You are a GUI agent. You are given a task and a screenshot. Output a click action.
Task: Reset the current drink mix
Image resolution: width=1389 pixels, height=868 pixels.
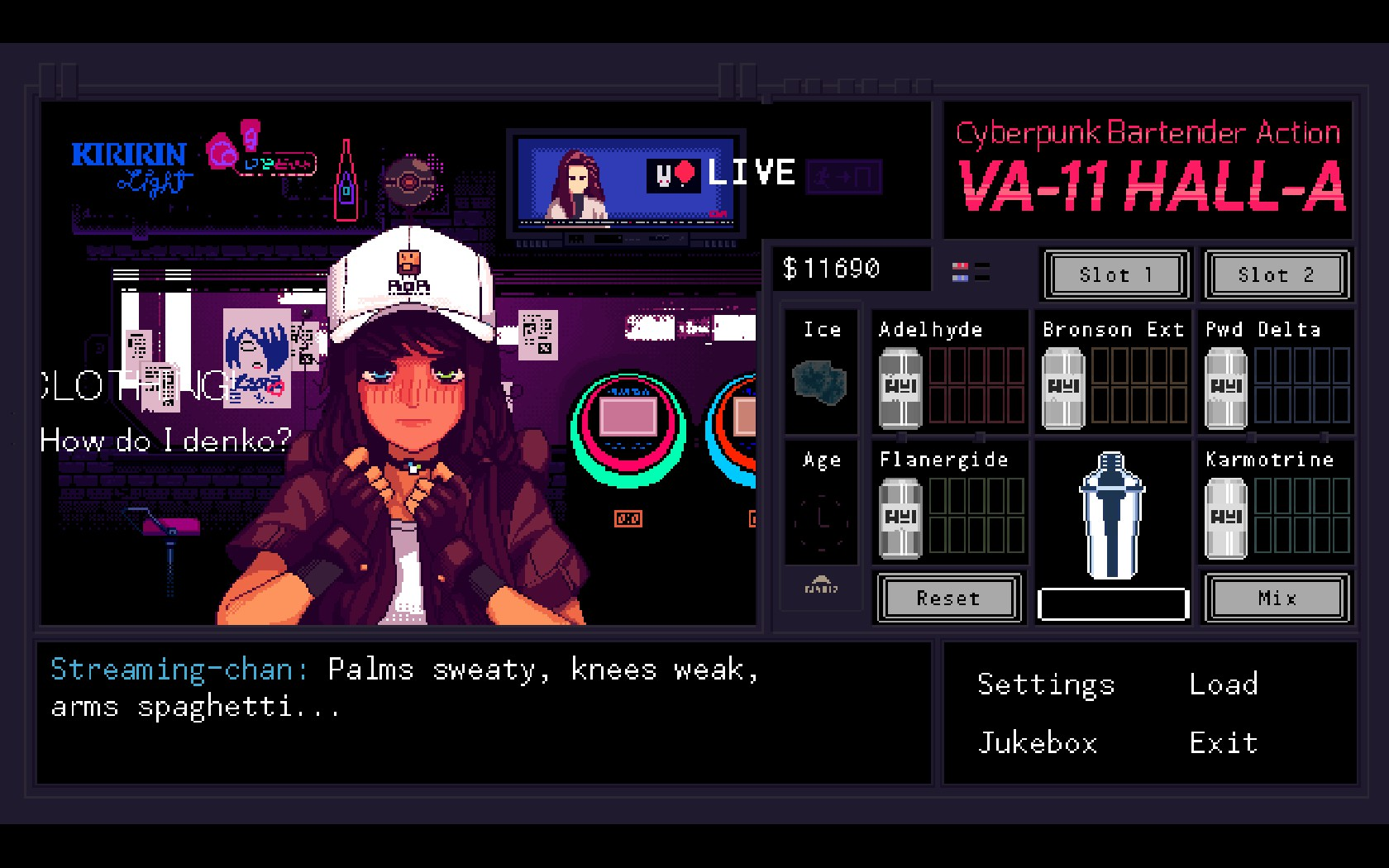[948, 598]
